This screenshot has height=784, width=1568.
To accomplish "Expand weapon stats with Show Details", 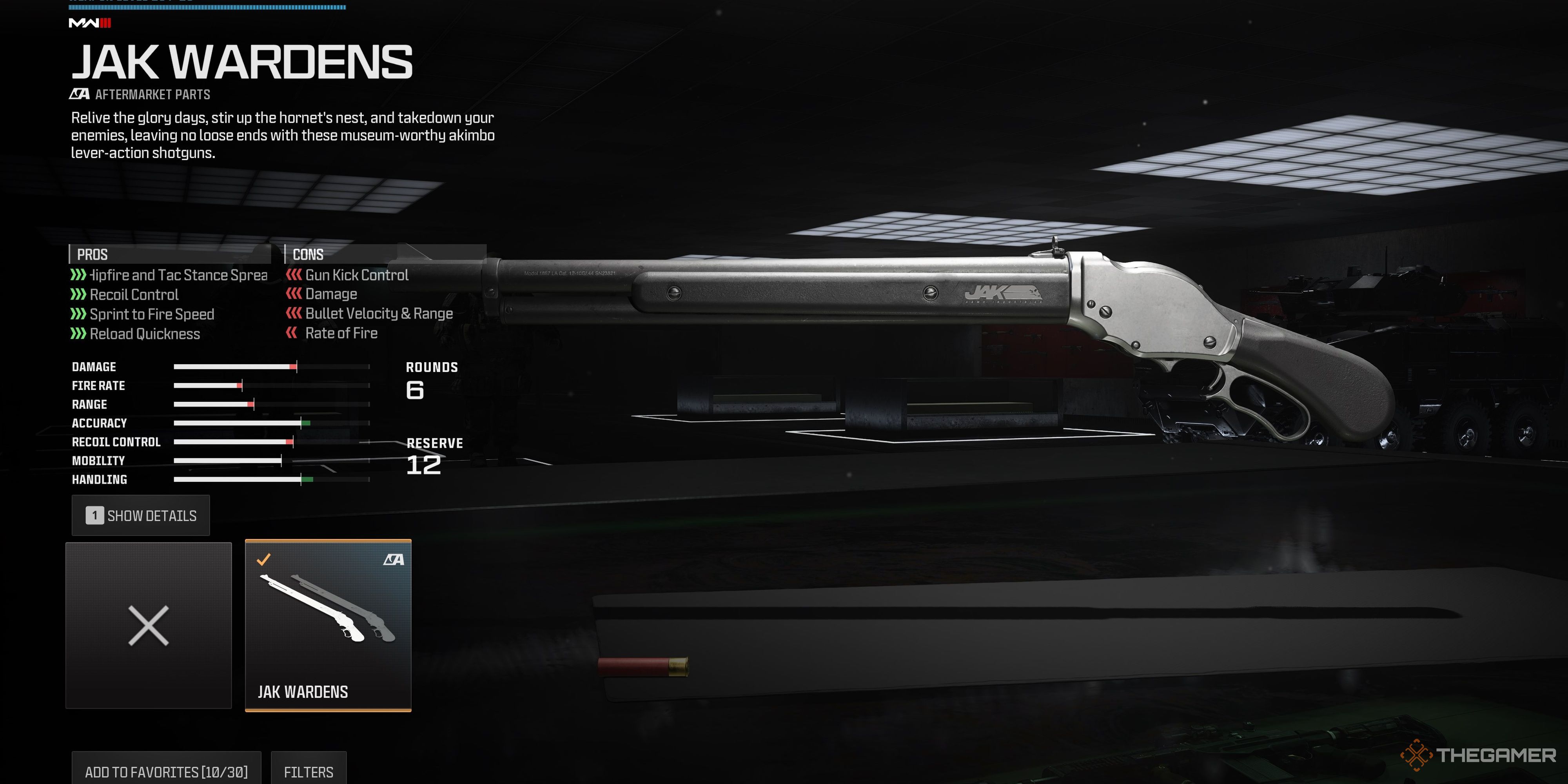I will pyautogui.click(x=141, y=515).
